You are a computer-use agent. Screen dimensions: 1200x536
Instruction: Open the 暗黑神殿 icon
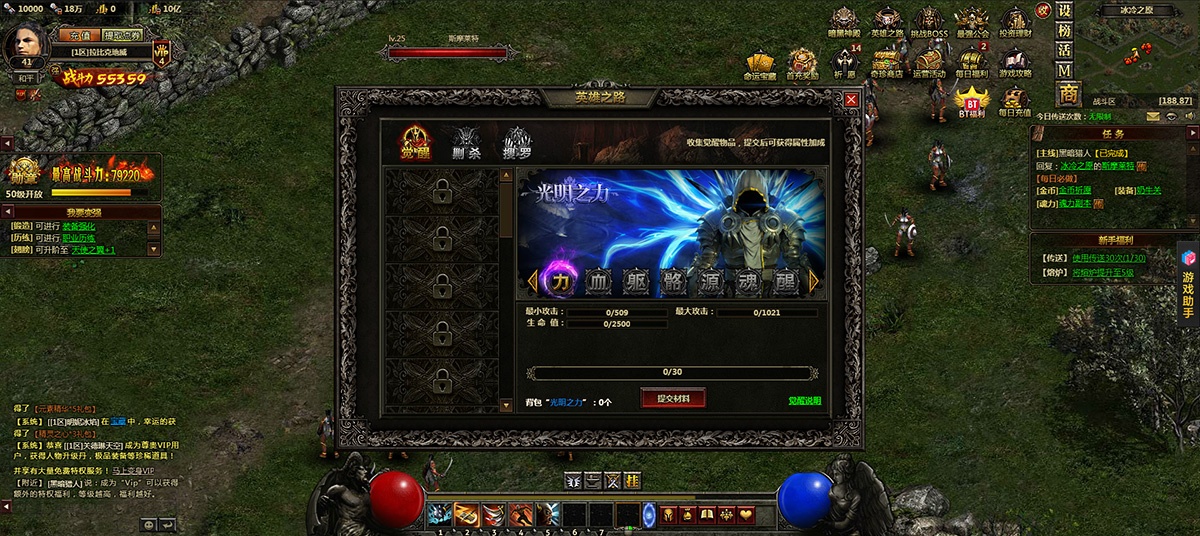click(x=844, y=22)
